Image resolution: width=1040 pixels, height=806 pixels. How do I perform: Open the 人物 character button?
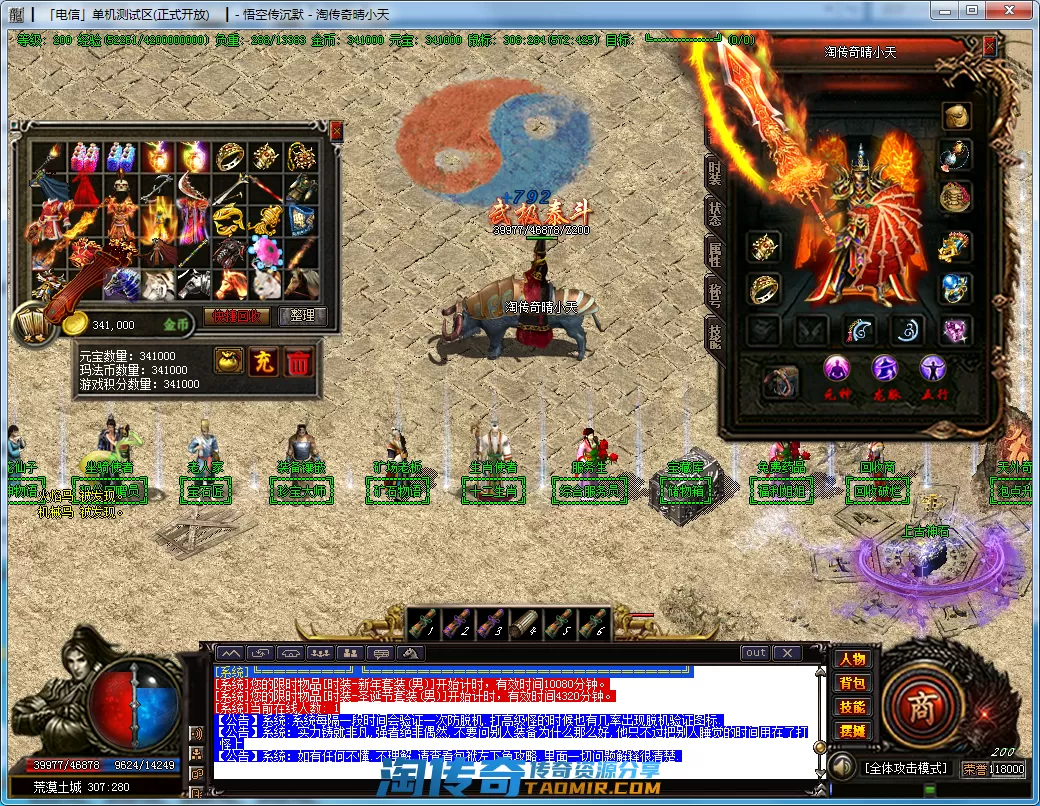click(852, 660)
